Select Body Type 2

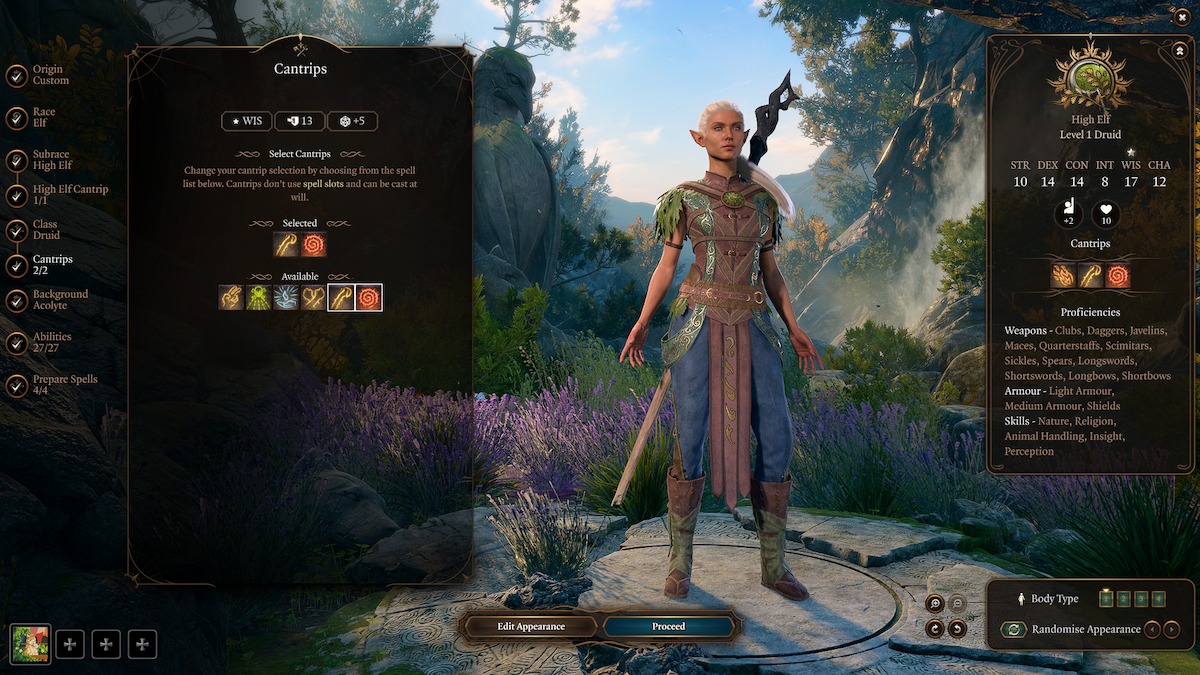[1123, 599]
